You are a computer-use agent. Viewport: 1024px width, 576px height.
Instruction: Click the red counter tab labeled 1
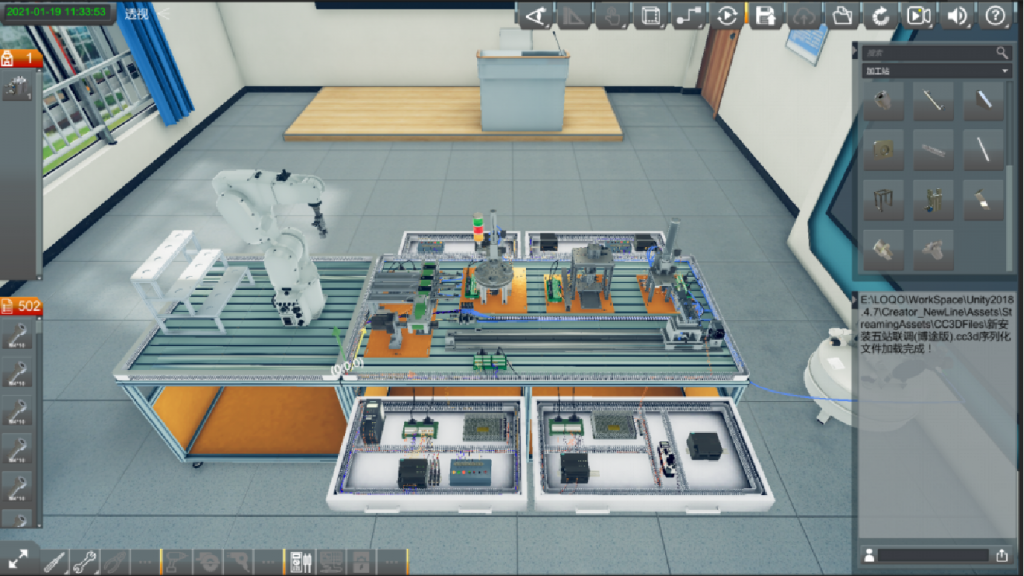21,58
